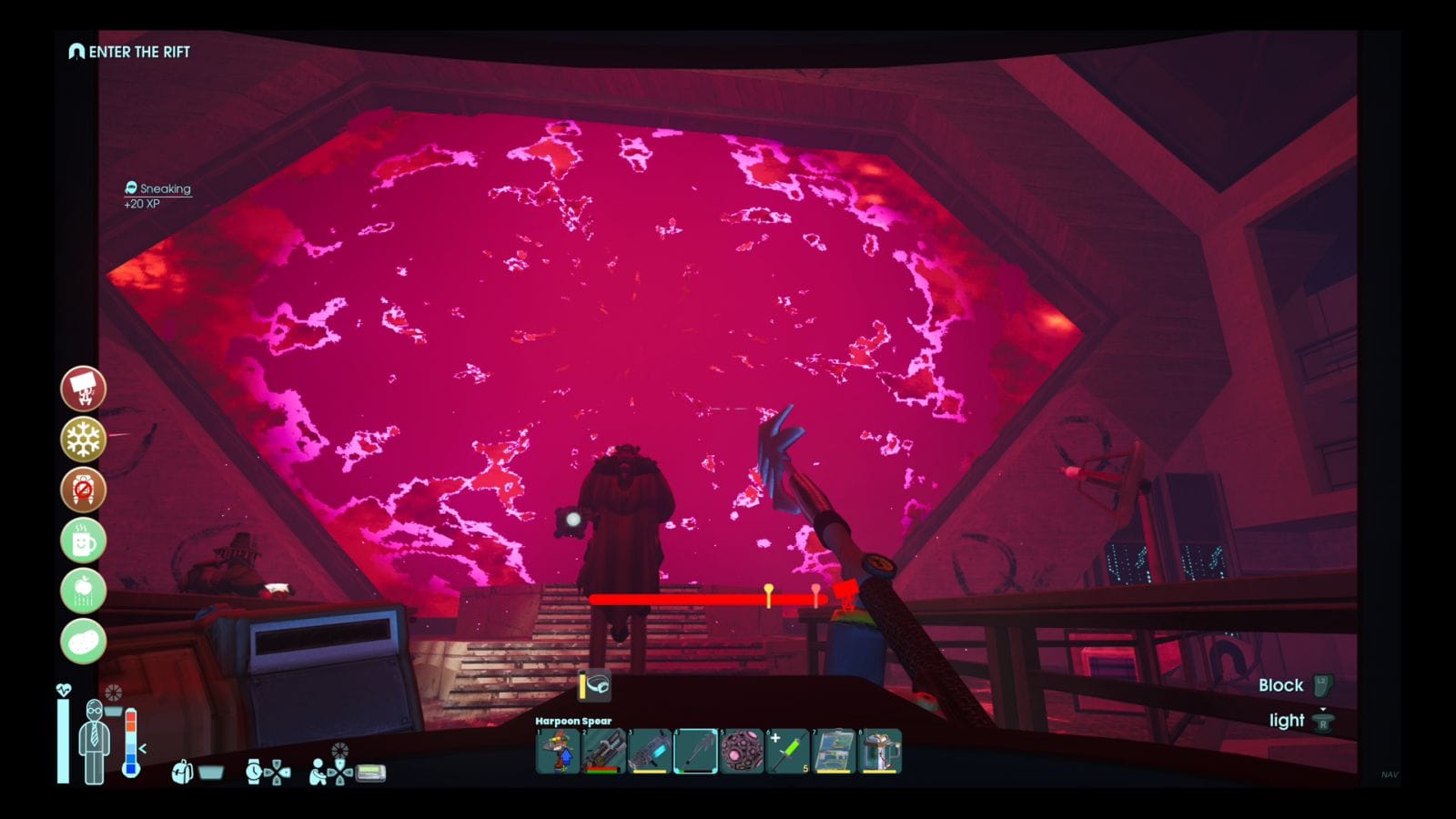Check the snowflake cold status icon

pyautogui.click(x=84, y=440)
